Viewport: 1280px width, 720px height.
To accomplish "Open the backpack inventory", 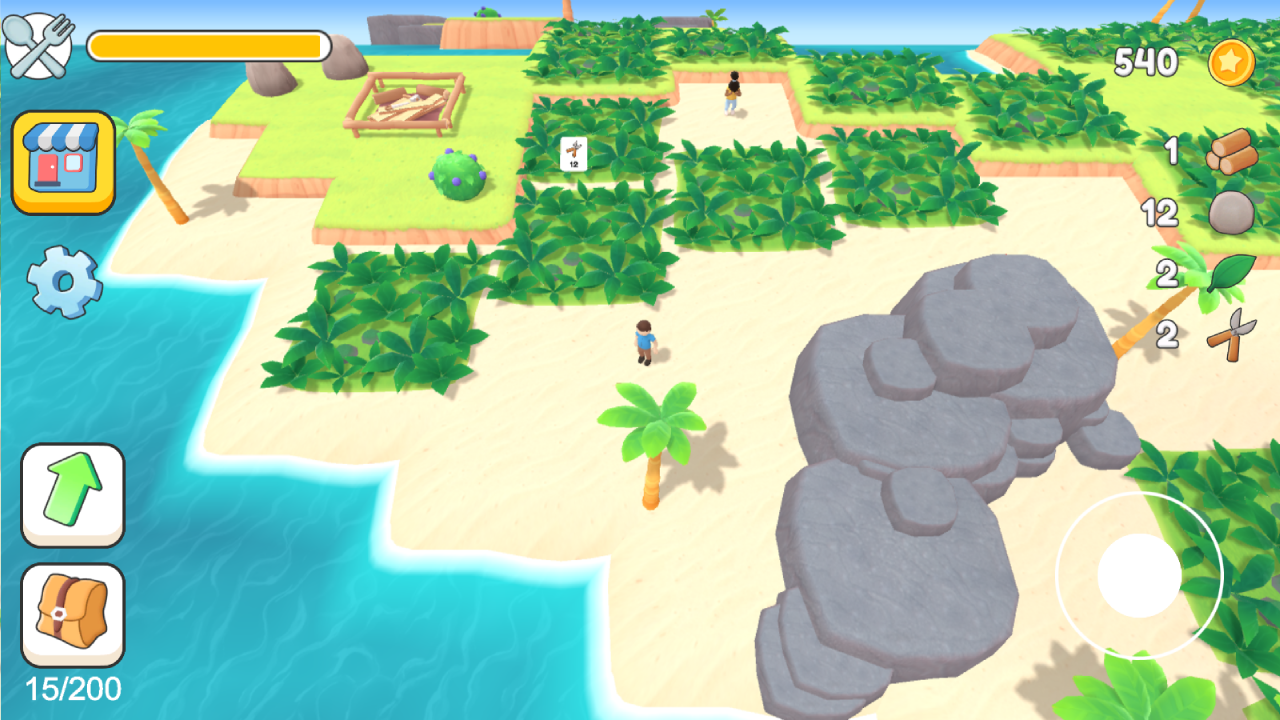I will click(x=72, y=615).
